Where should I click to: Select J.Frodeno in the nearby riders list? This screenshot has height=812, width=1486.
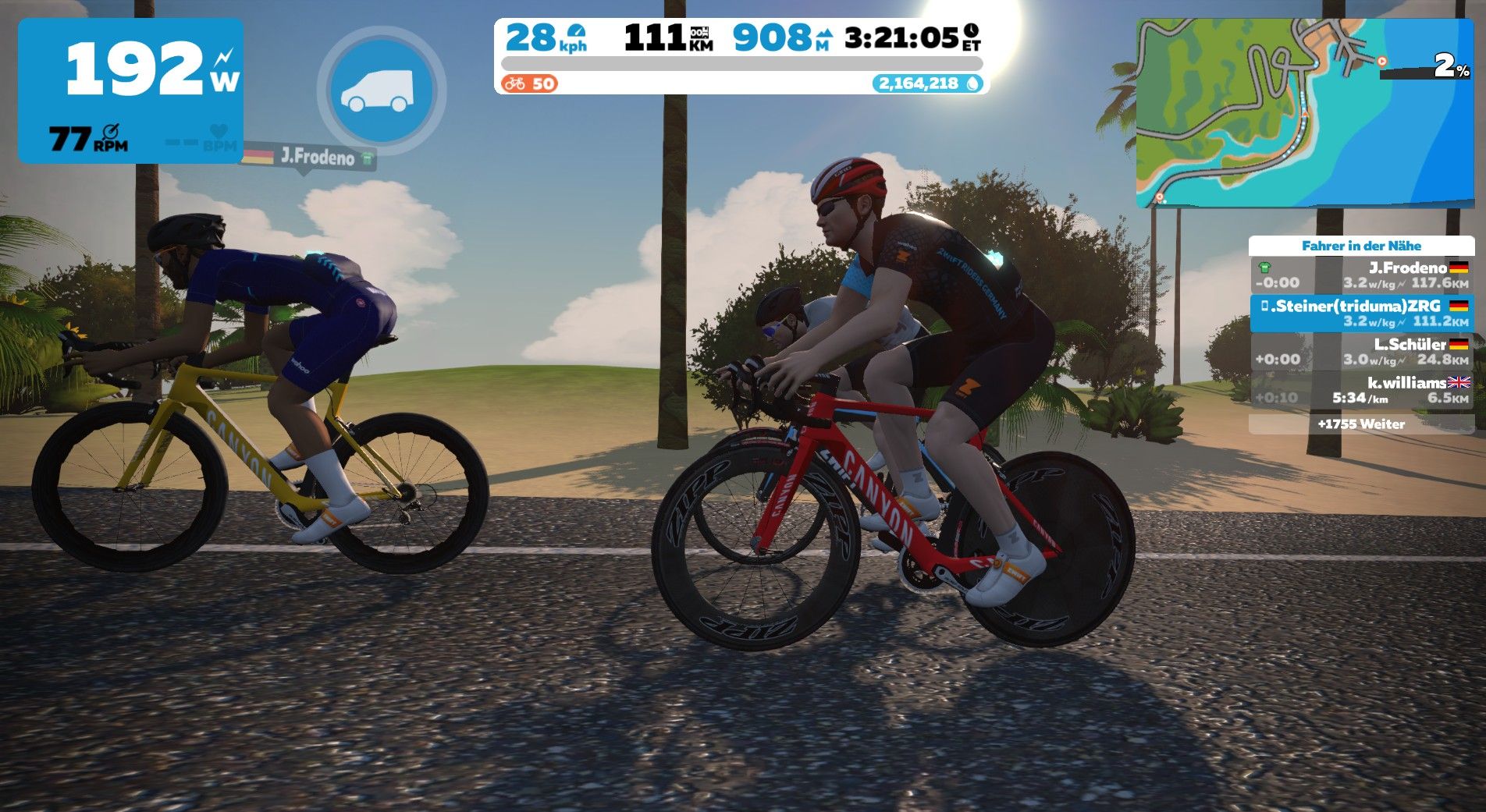pyautogui.click(x=1361, y=275)
